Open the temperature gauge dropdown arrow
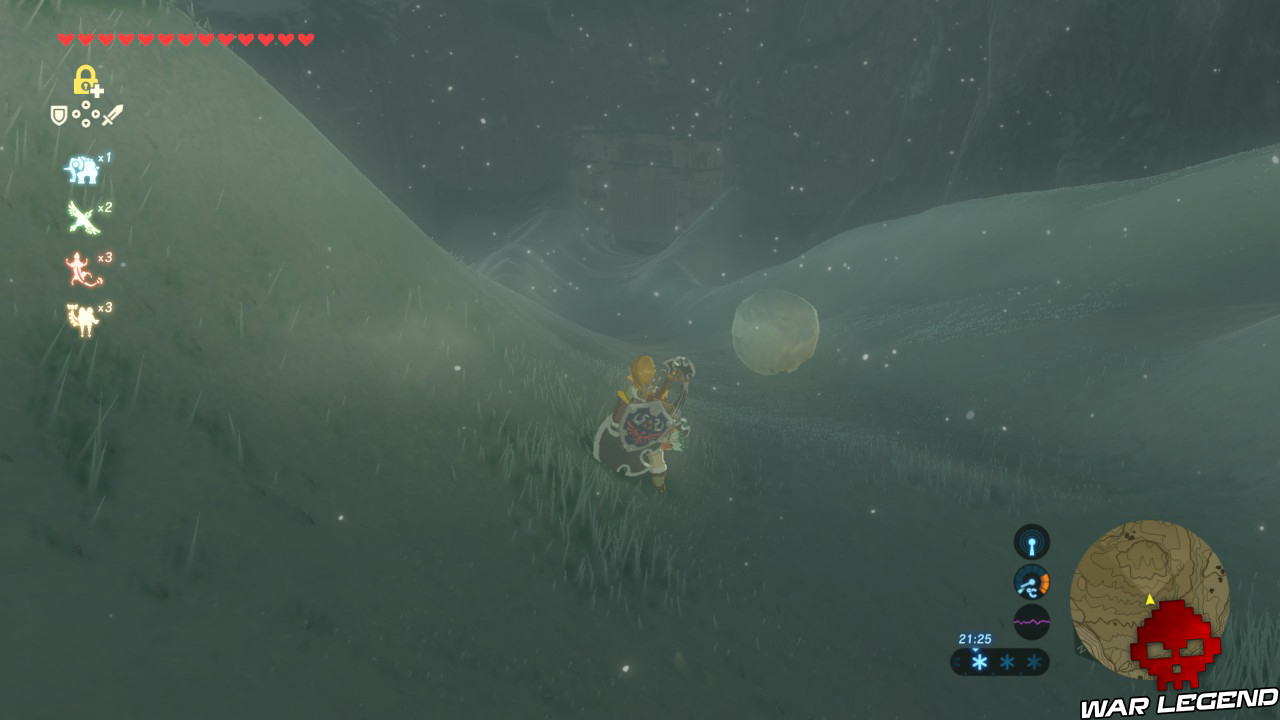The image size is (1280, 720). (975, 650)
